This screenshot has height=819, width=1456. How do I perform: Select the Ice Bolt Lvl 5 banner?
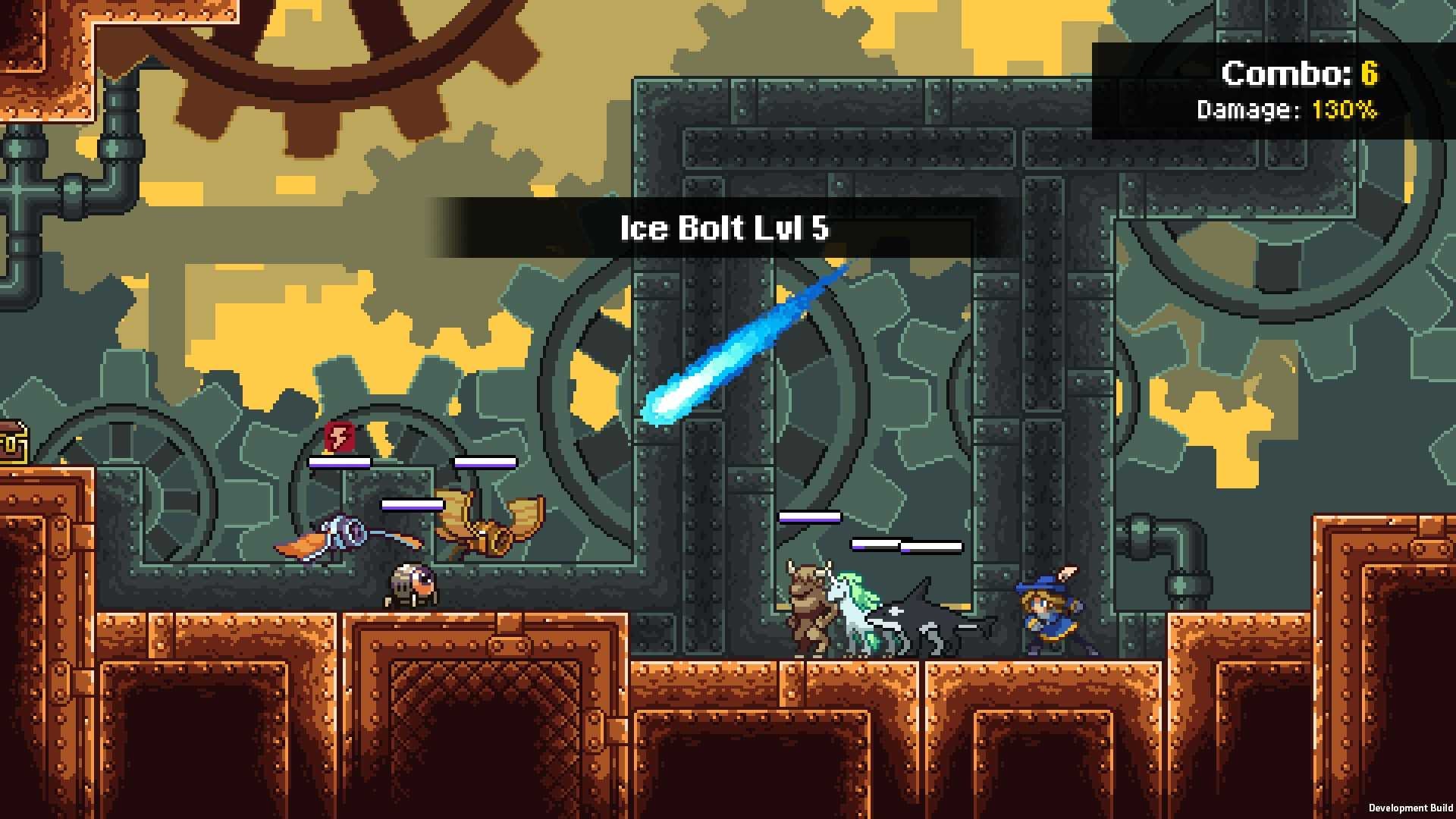coord(724,227)
